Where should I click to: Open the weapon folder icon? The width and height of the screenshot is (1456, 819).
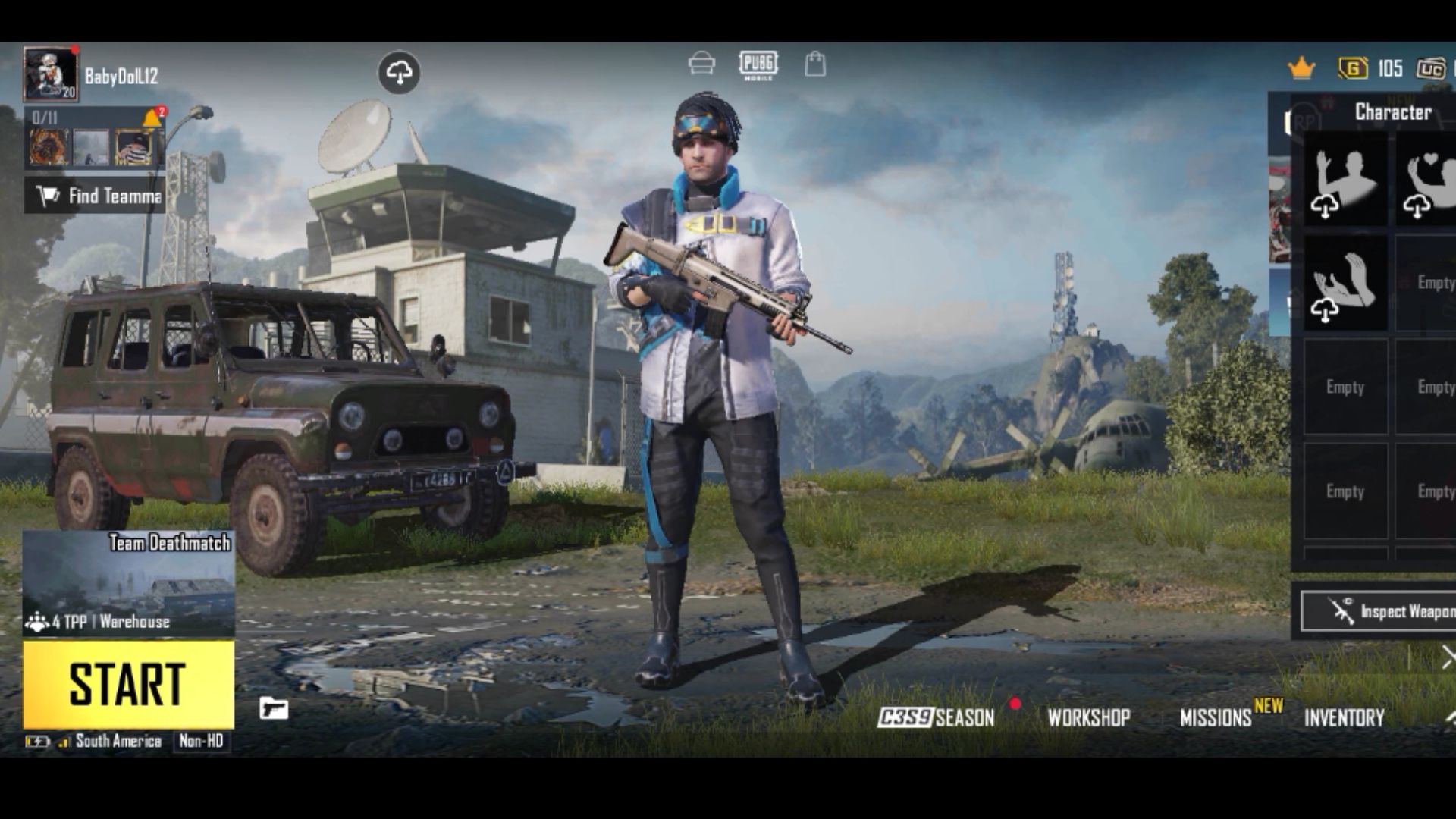274,708
